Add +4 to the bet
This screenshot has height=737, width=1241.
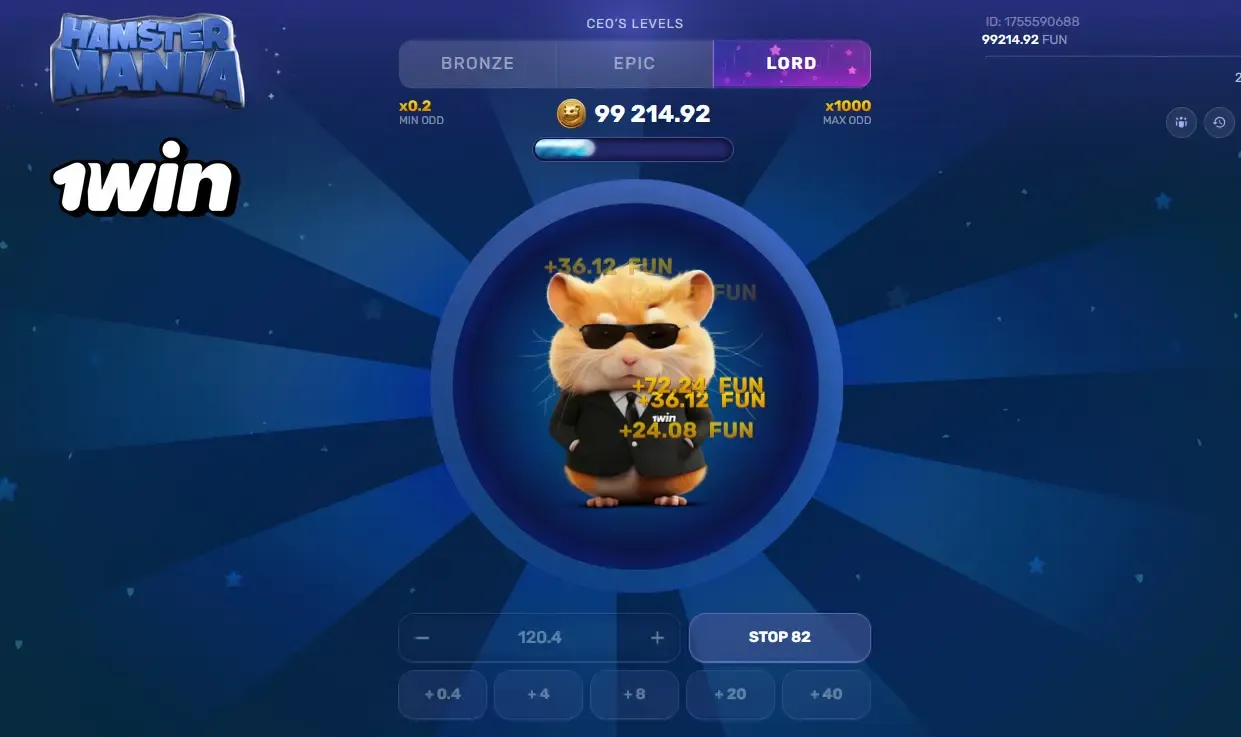click(x=538, y=694)
